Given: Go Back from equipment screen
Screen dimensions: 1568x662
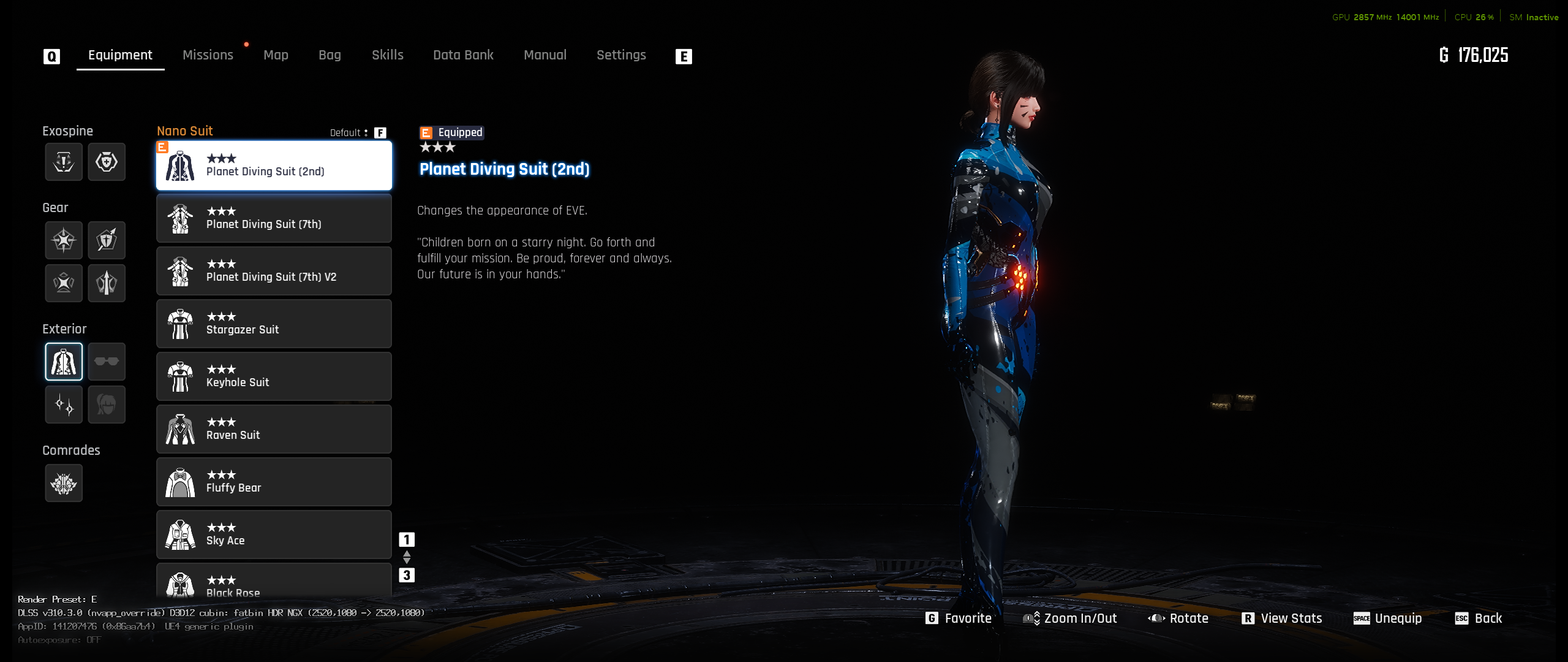Looking at the screenshot, I should [1479, 618].
